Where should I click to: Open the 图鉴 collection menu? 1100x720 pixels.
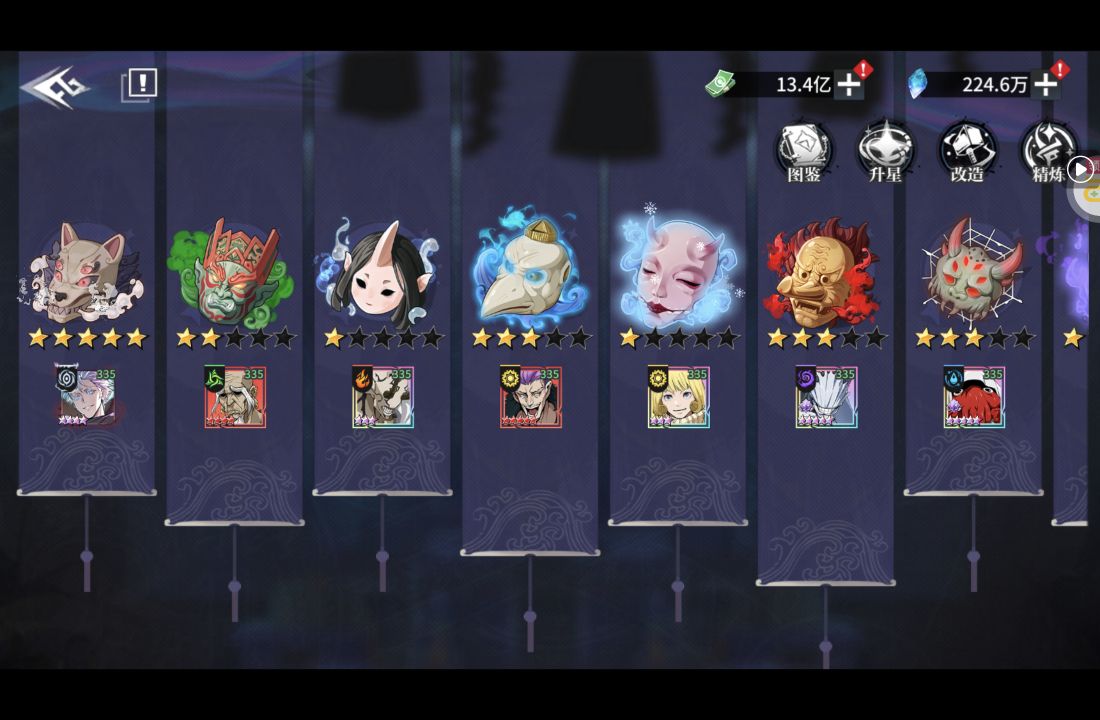[x=804, y=151]
